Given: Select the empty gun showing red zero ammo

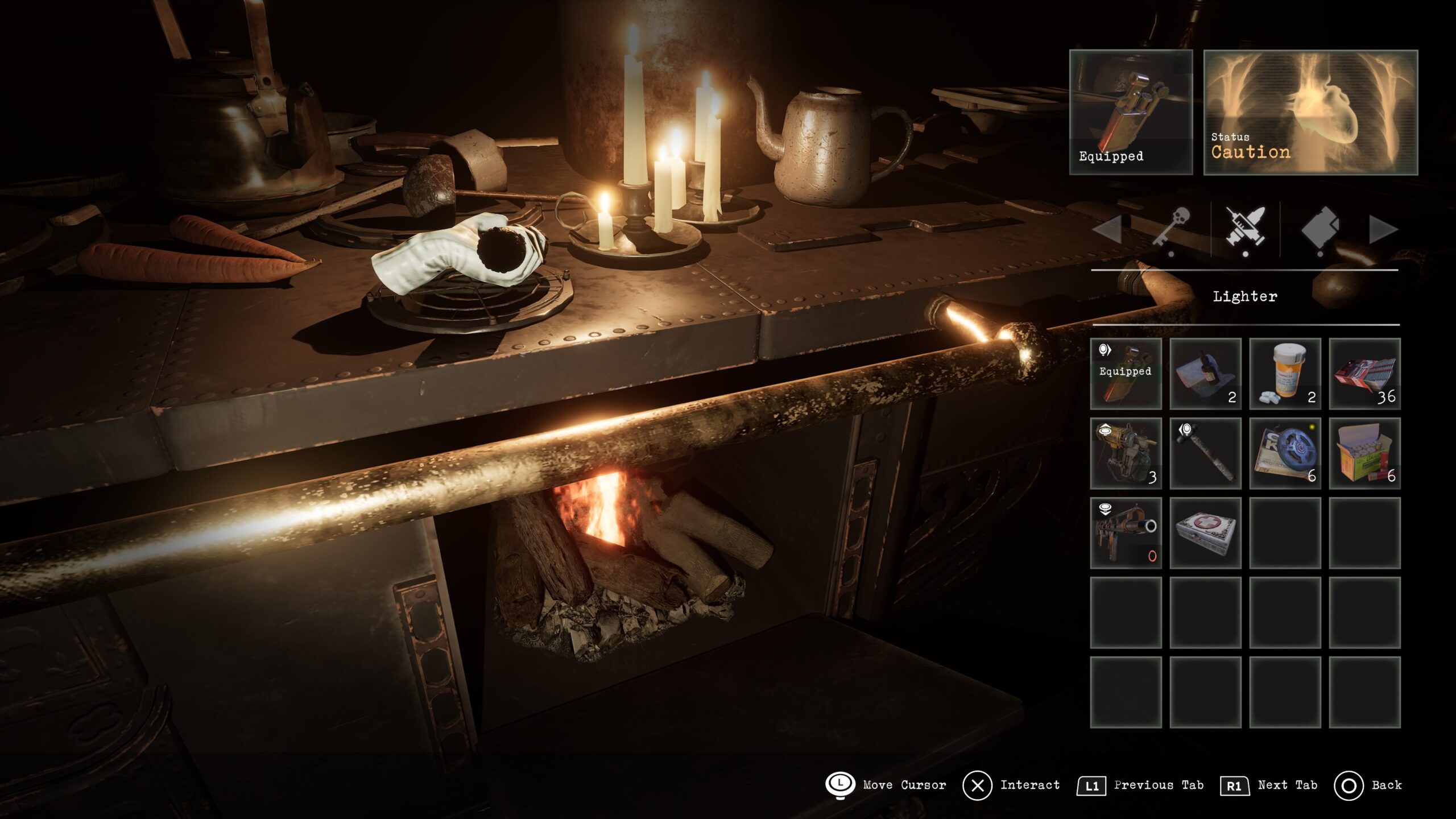Looking at the screenshot, I should tap(1126, 533).
